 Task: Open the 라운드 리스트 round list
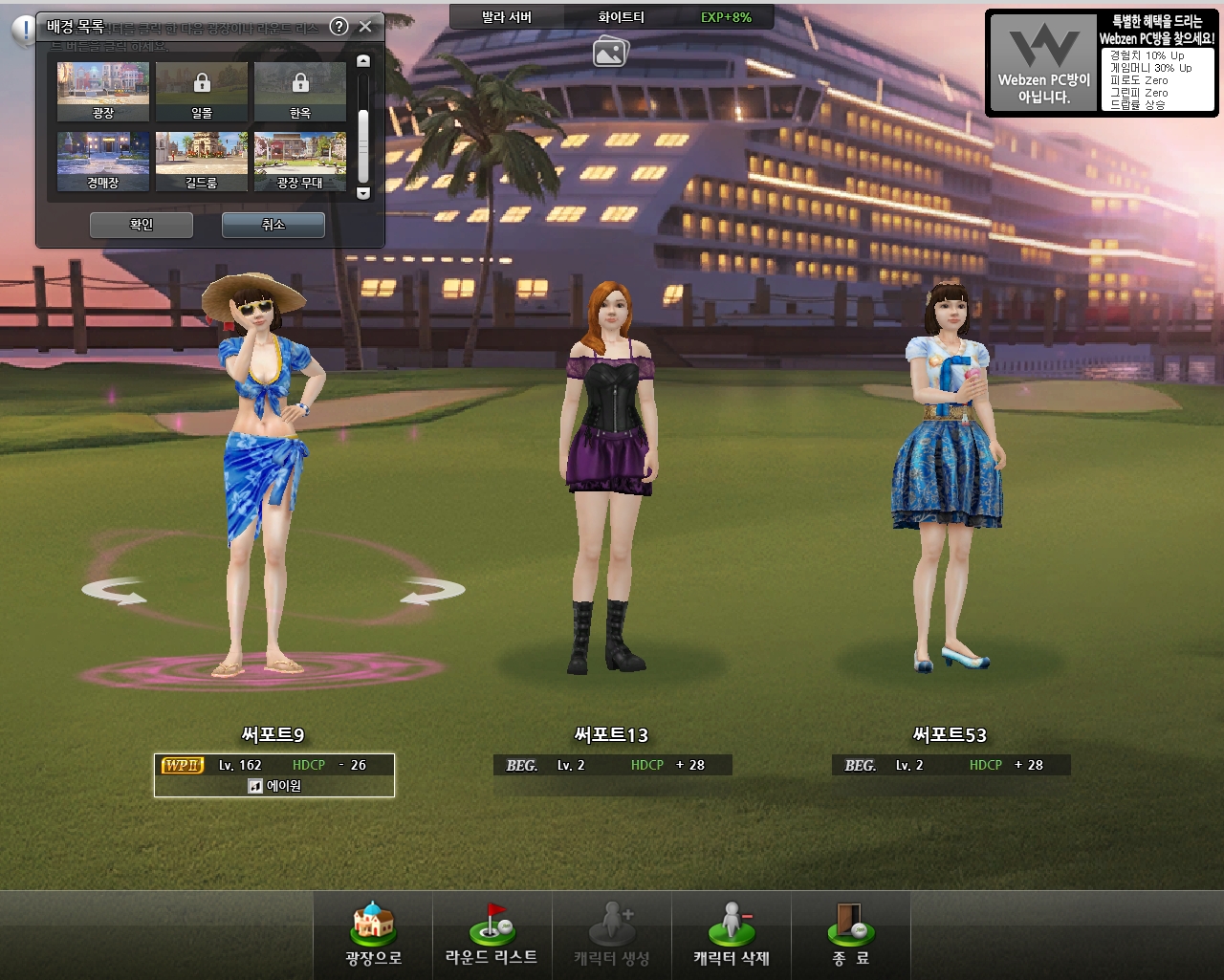[492, 935]
